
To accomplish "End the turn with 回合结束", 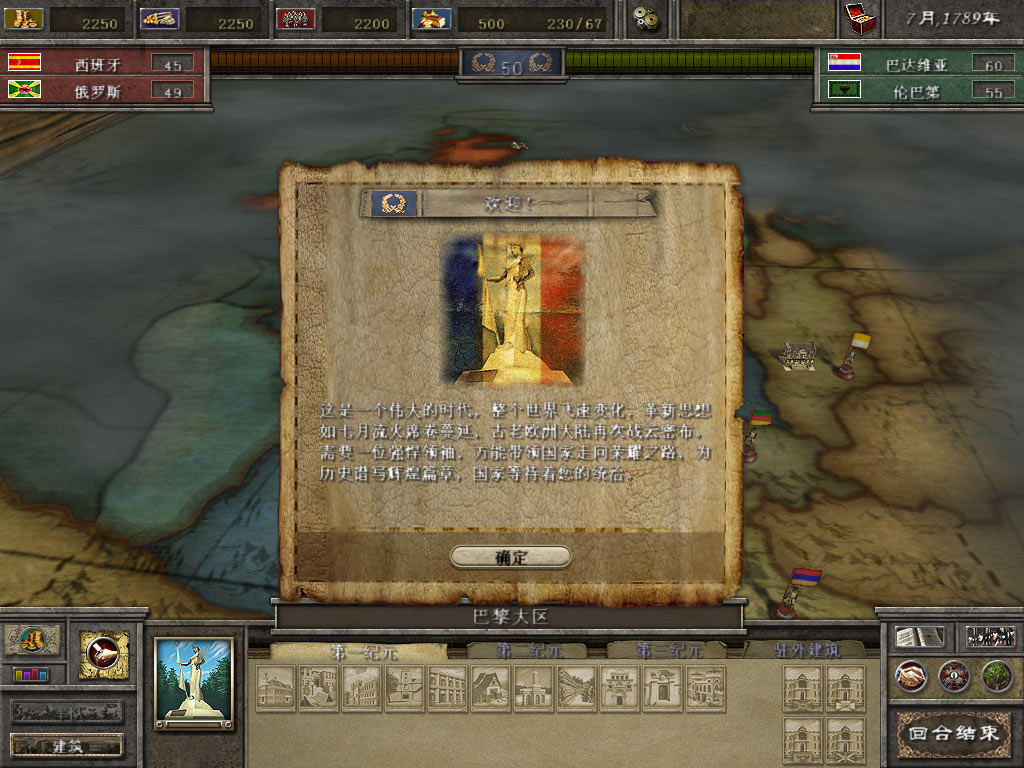I will [951, 732].
